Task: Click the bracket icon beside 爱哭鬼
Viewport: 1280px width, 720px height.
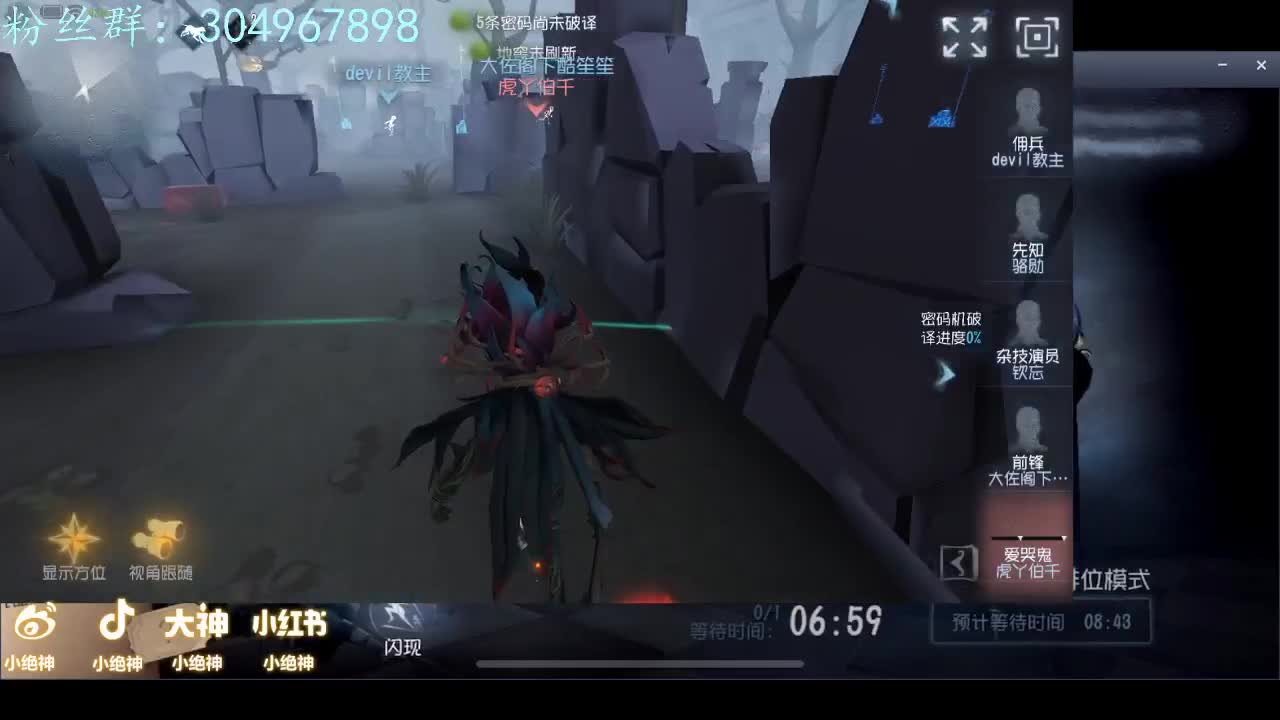Action: 961,562
